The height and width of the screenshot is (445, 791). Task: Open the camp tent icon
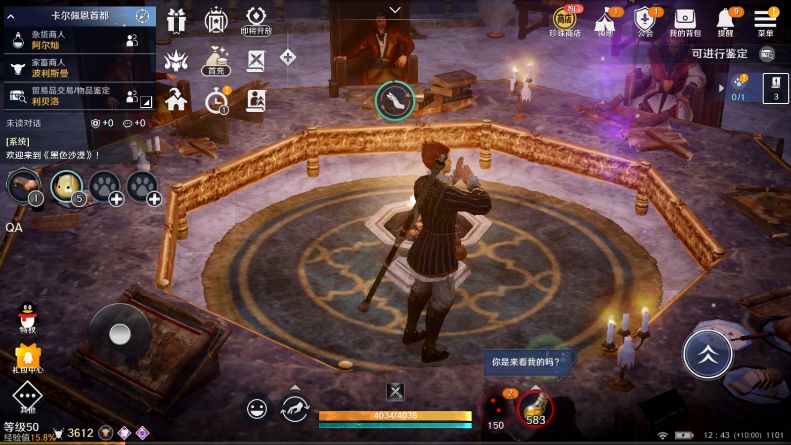(x=605, y=20)
